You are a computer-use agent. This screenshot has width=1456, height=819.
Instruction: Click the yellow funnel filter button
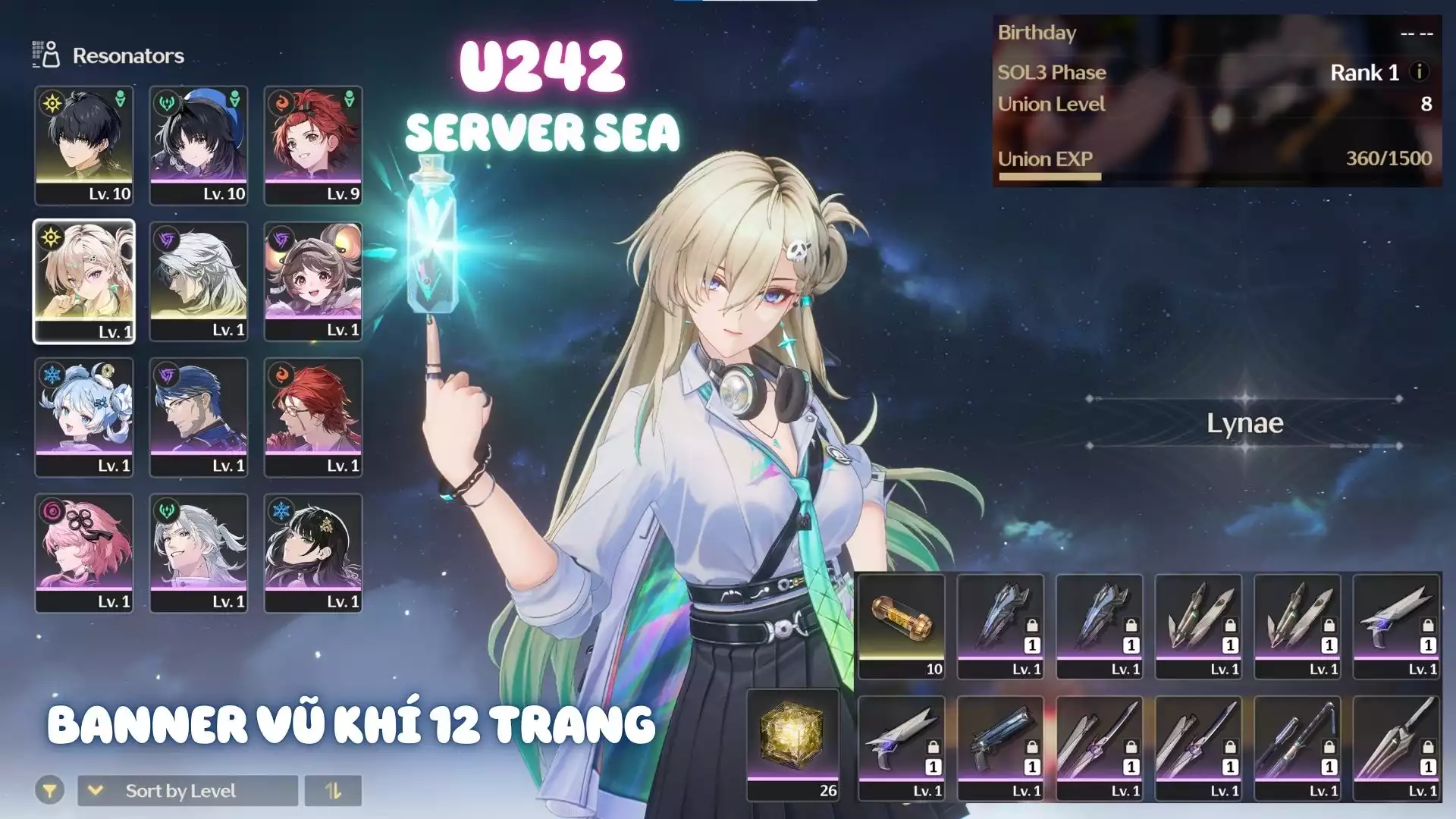(49, 791)
